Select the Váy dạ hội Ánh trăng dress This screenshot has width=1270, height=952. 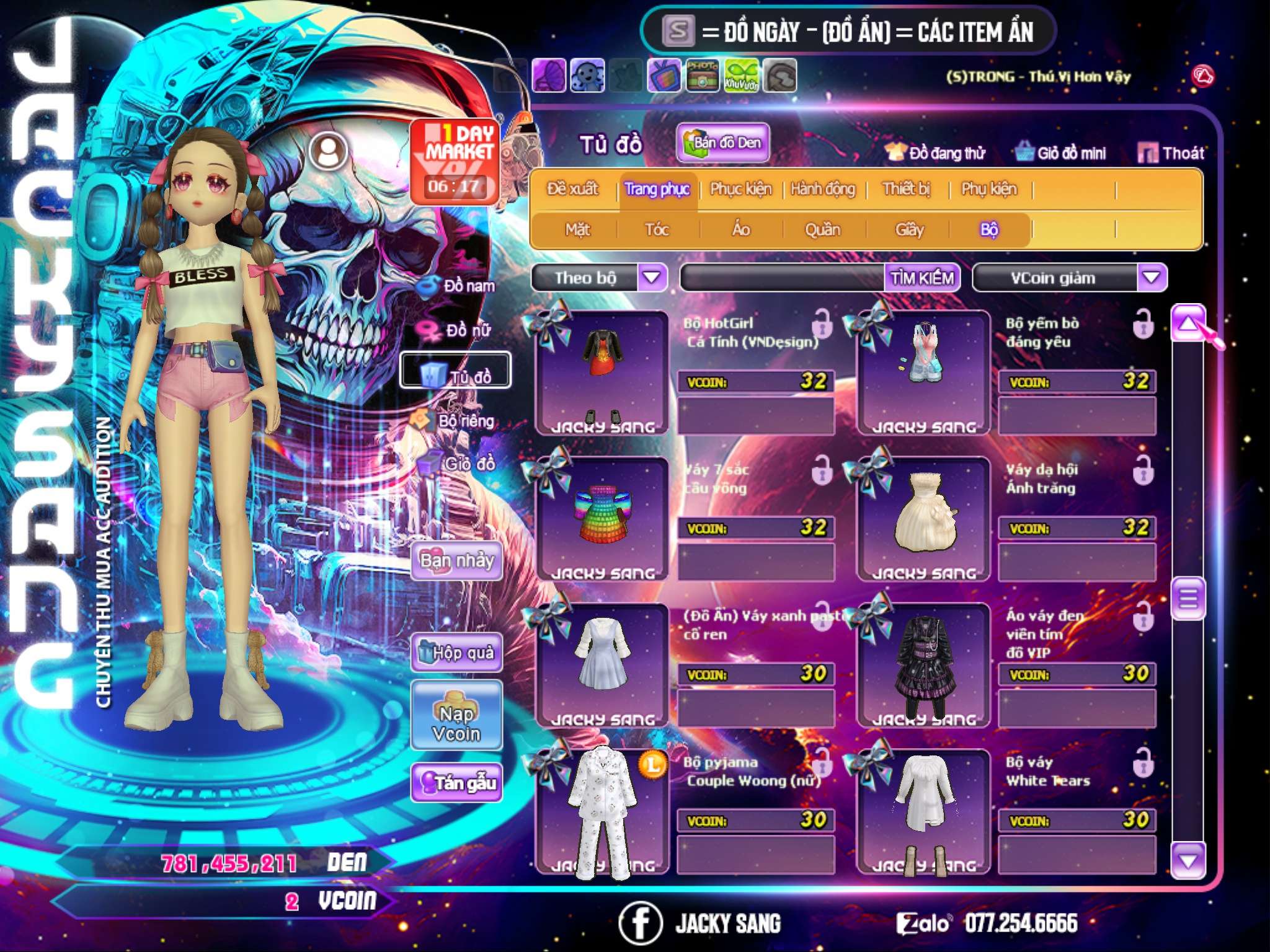click(x=923, y=516)
